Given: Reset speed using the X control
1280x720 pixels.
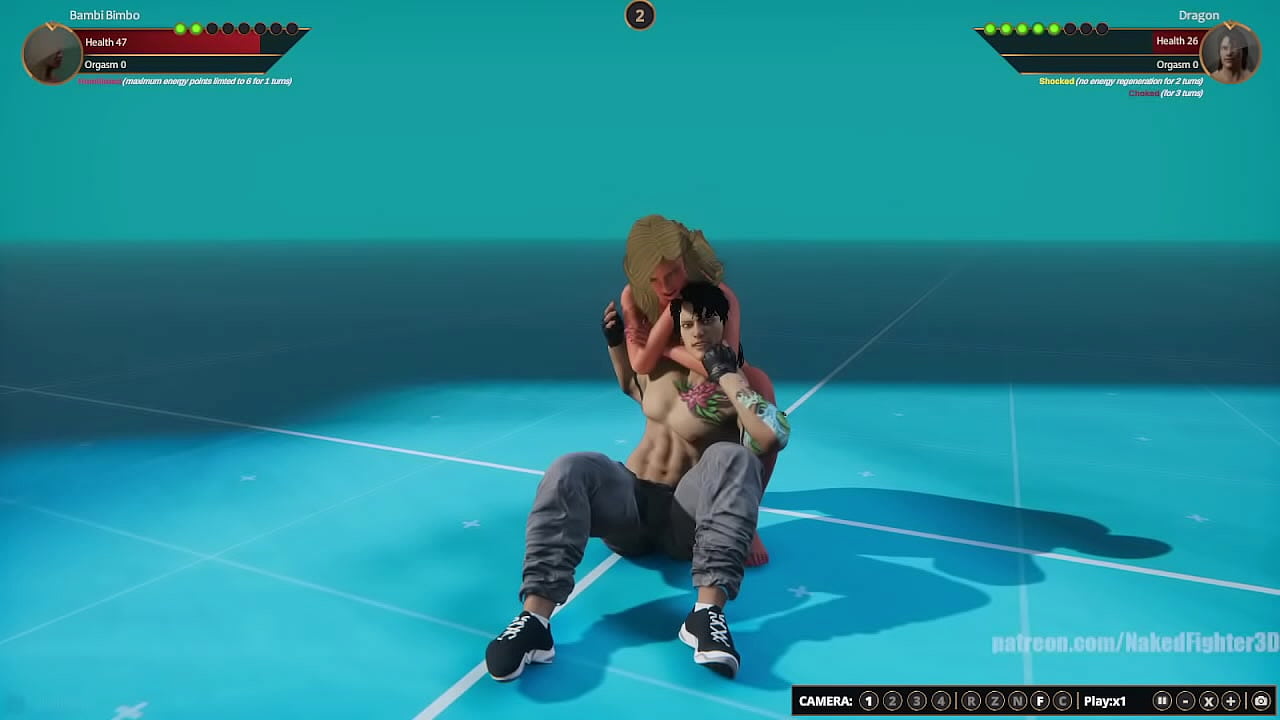Looking at the screenshot, I should [1208, 700].
